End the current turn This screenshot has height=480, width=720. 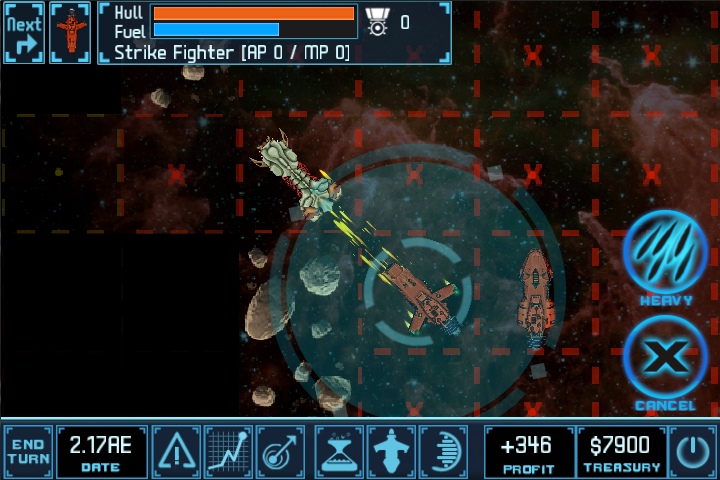pos(28,451)
